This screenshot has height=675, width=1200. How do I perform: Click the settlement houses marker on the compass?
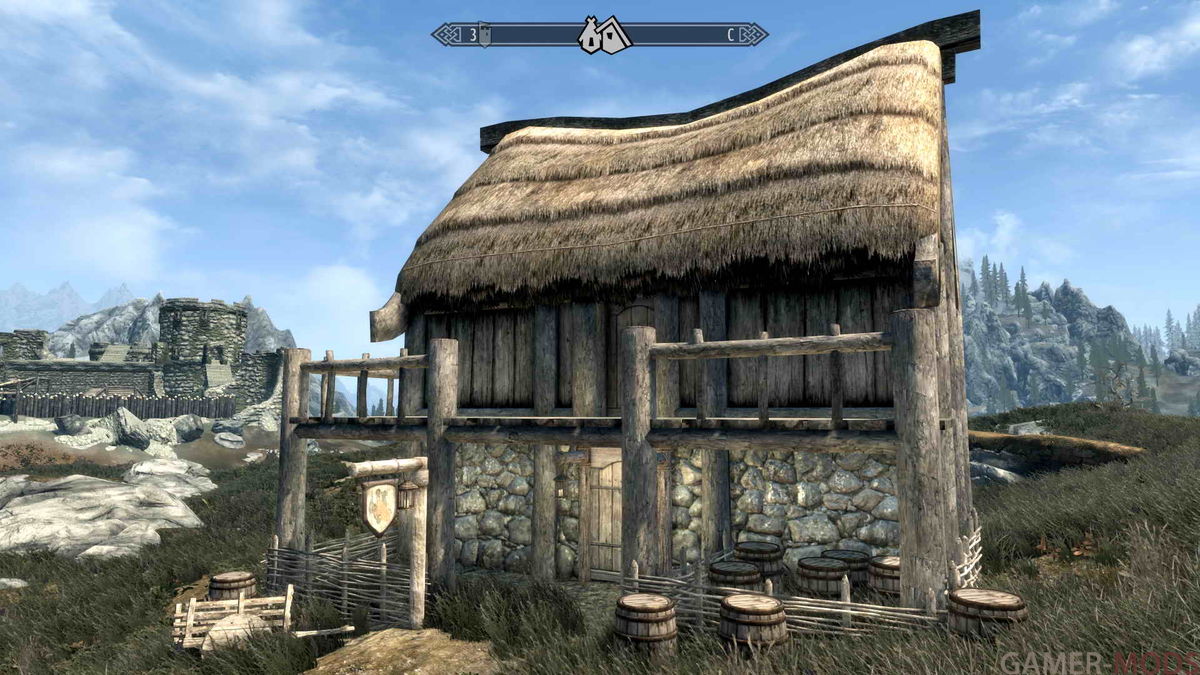(604, 36)
